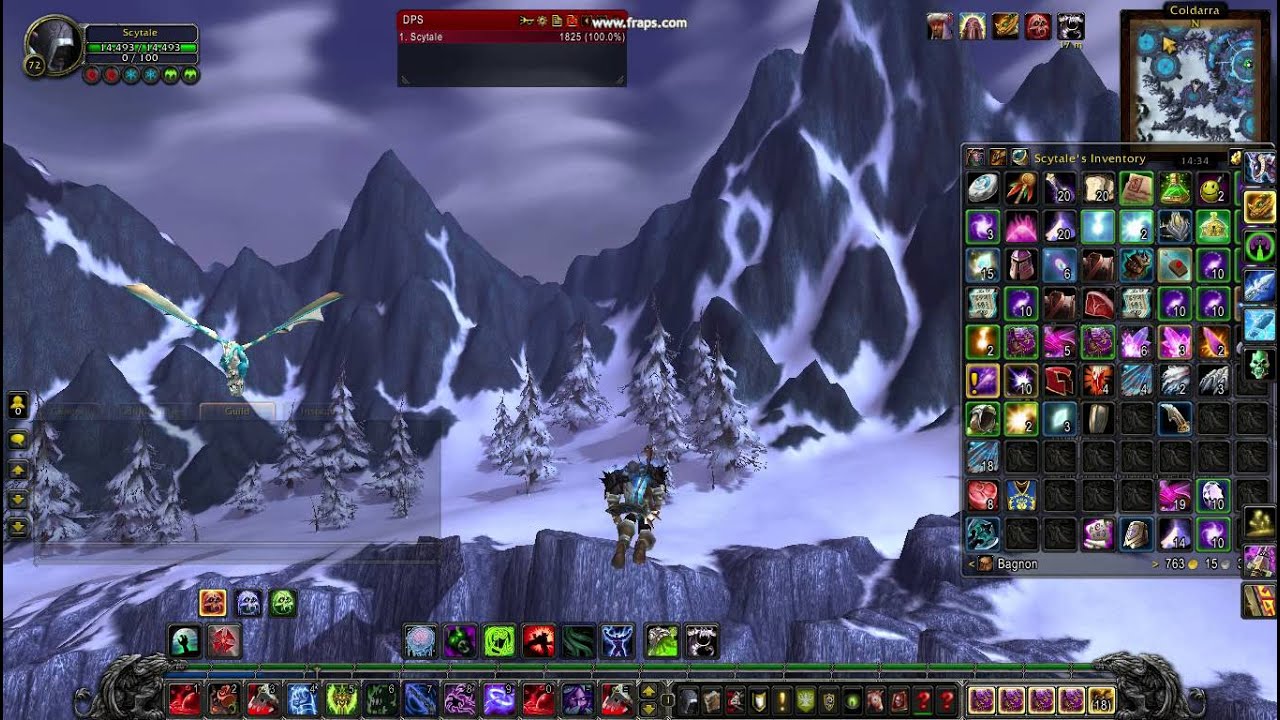Cast the frost rune ability in slot 4
1280x720 pixels.
click(x=302, y=698)
